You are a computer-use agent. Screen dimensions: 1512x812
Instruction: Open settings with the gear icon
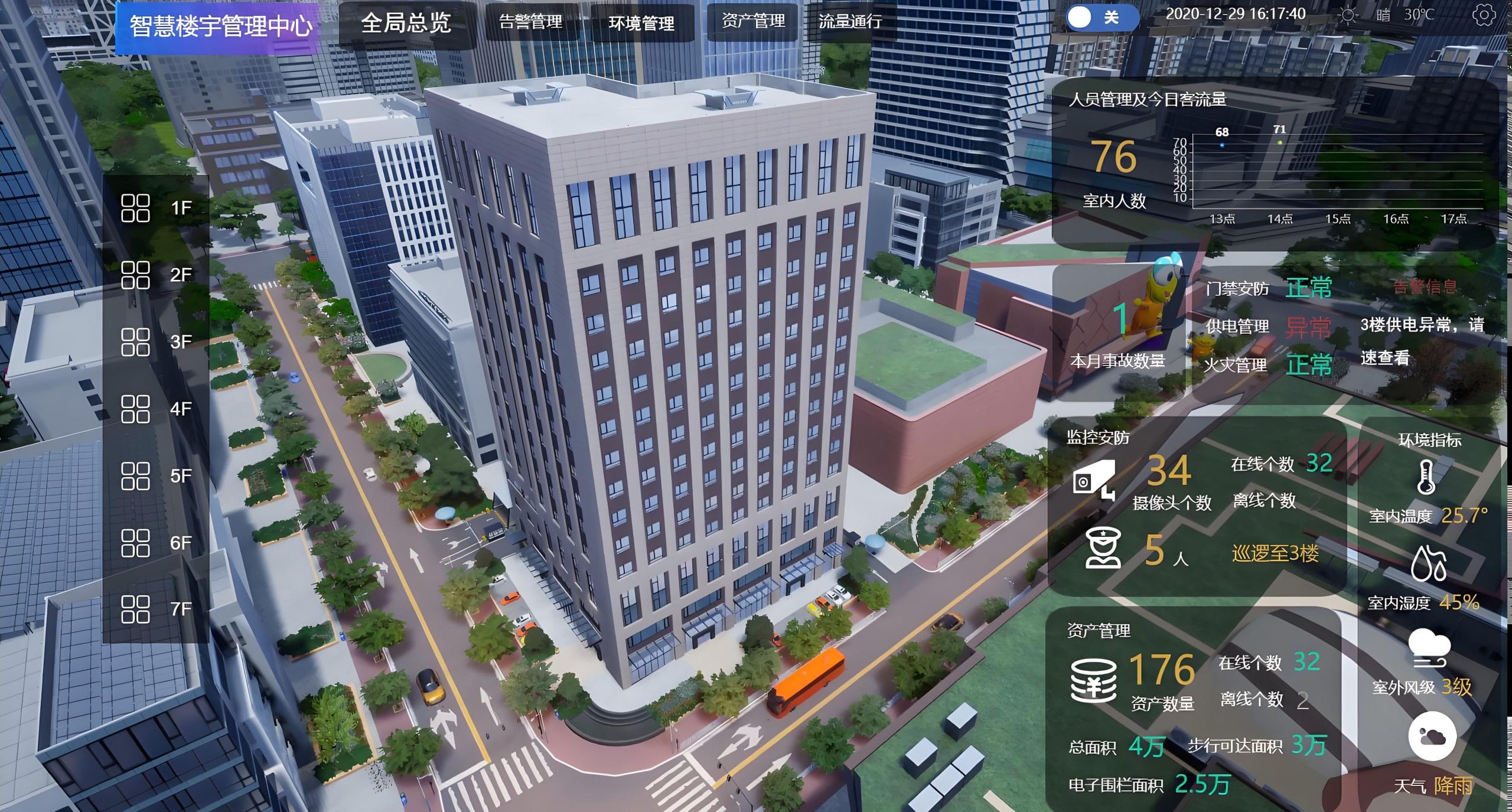(x=1484, y=16)
